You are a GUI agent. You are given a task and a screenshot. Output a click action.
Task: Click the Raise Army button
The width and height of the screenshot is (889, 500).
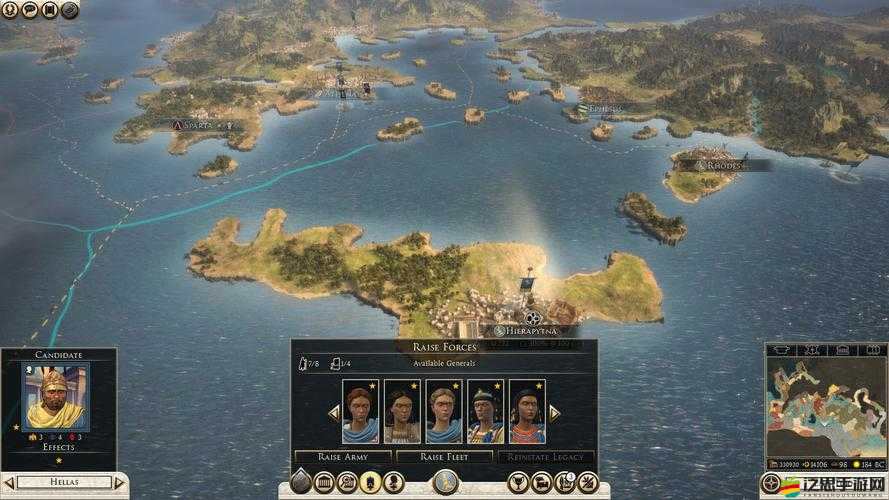(343, 456)
